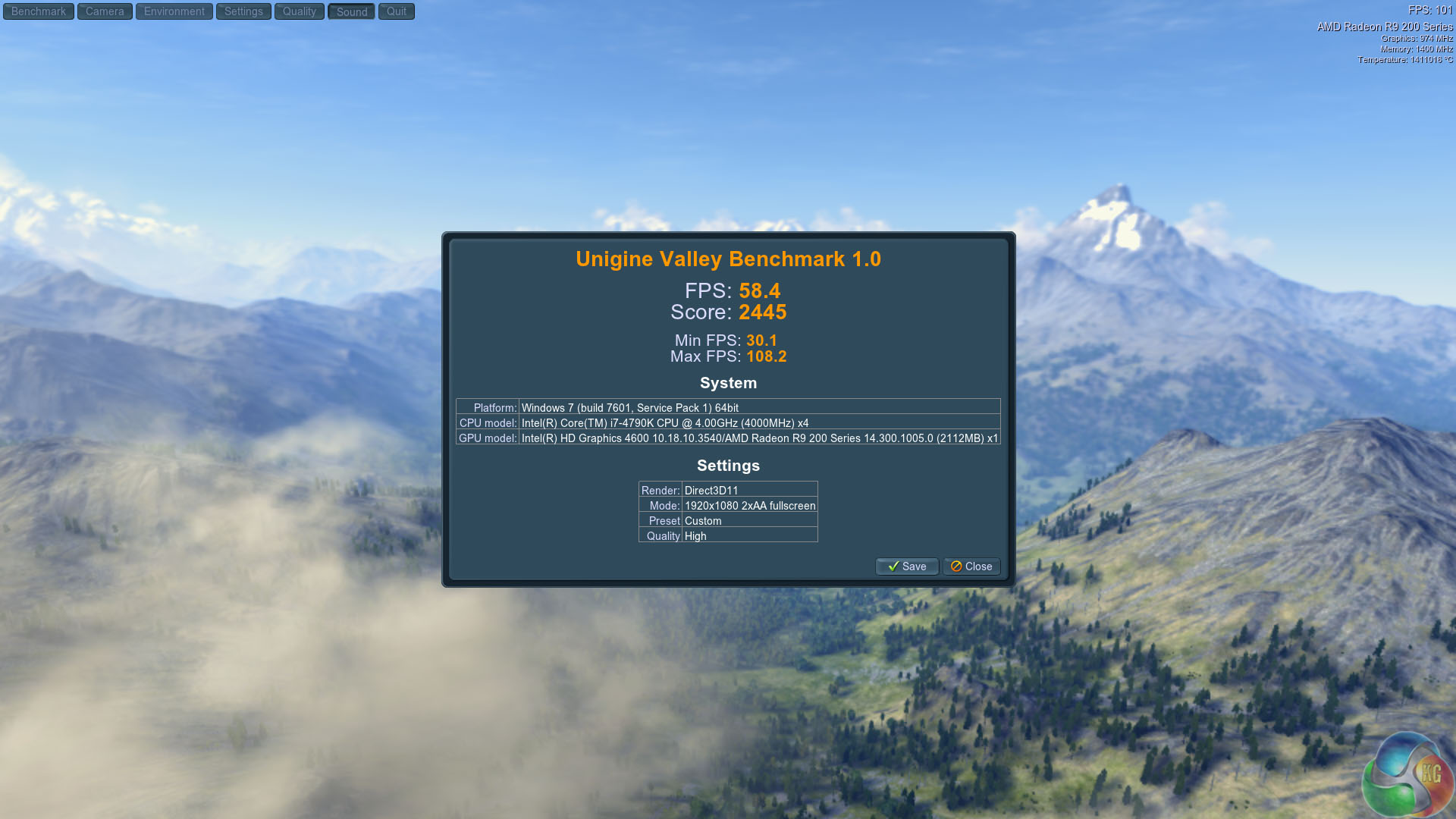Quit the Valley benchmark
The width and height of the screenshot is (1456, 819).
tap(397, 11)
